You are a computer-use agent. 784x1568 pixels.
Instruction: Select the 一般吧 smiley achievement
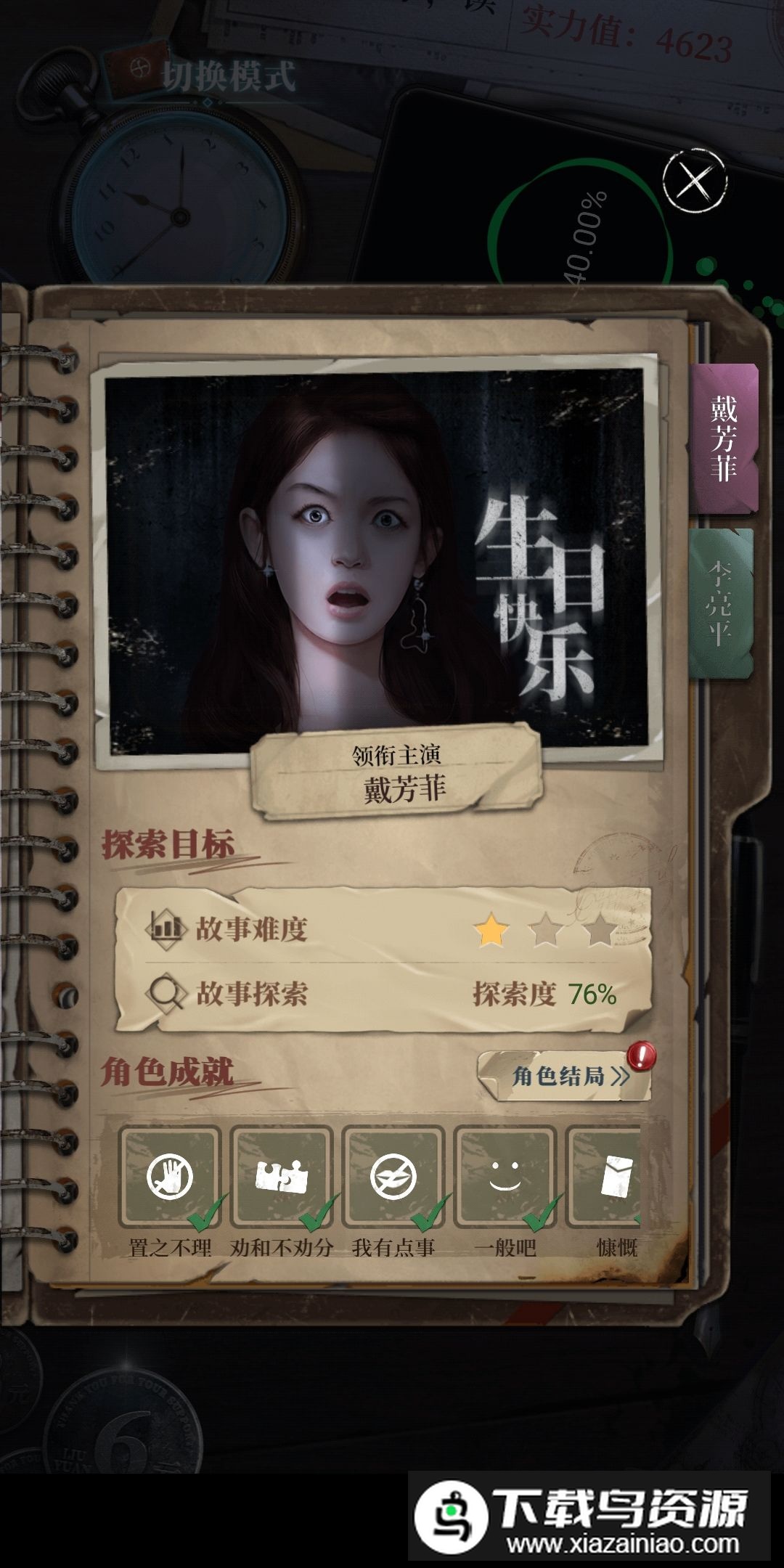pos(505,1177)
